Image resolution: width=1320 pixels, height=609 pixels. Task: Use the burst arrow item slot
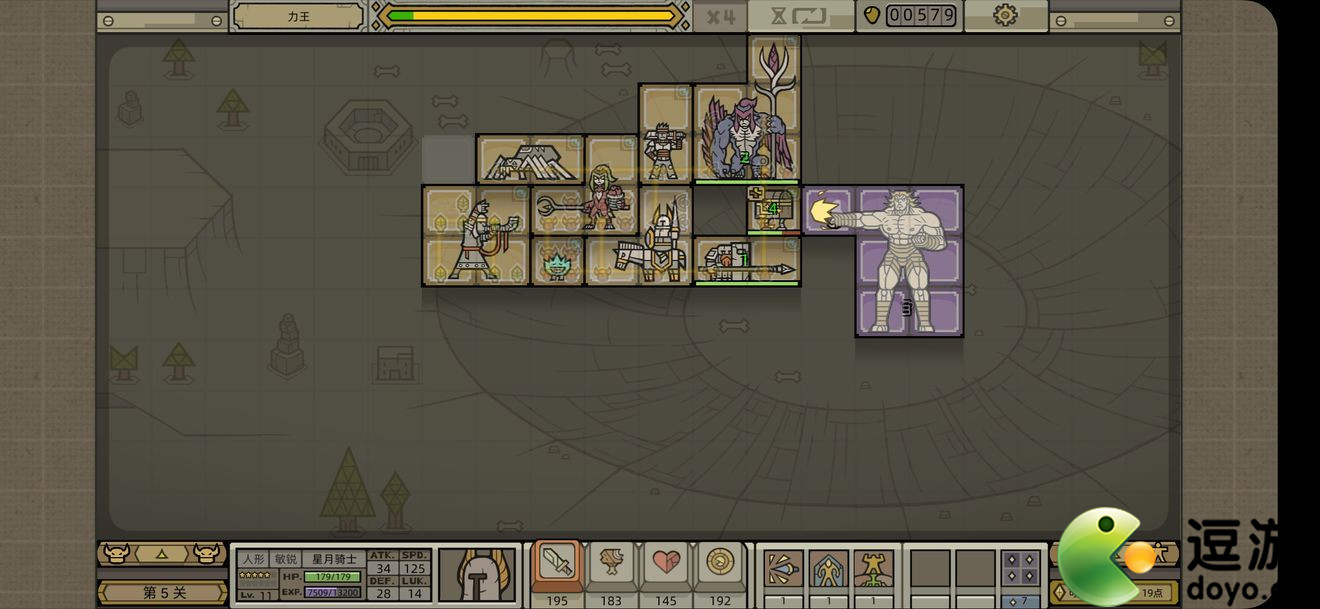[x=783, y=569]
